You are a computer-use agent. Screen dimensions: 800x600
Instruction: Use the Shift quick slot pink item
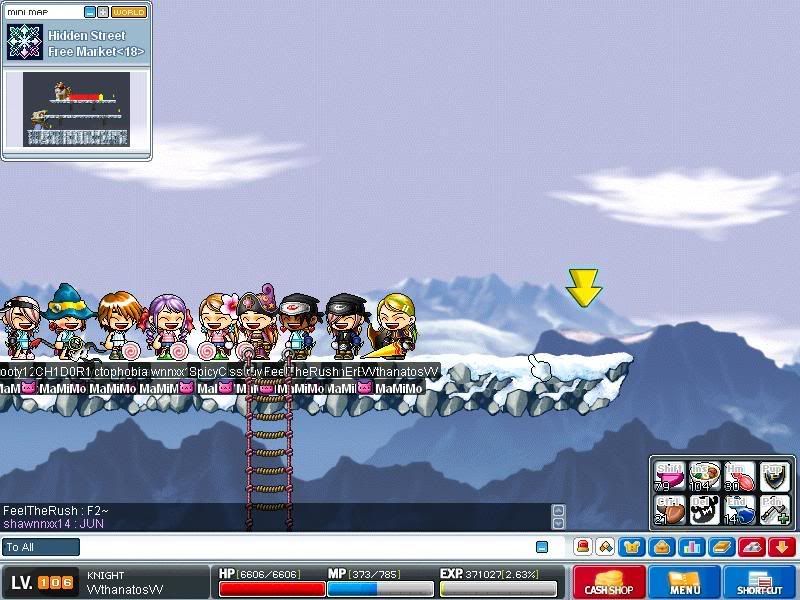click(x=669, y=476)
